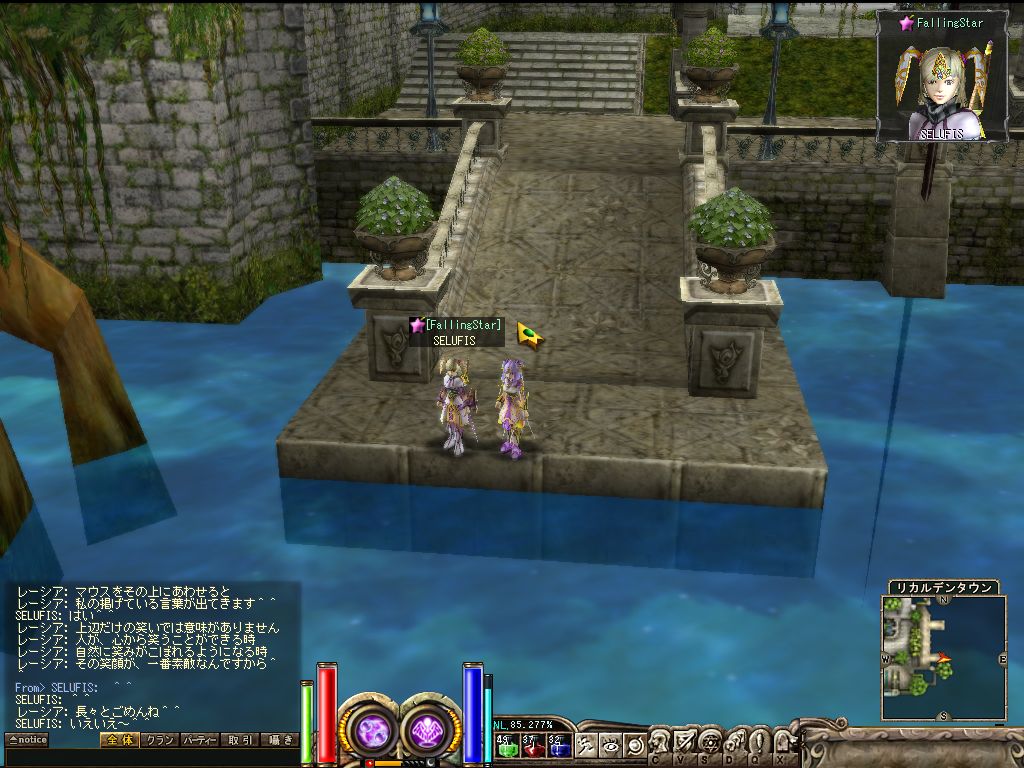Use the red health potion slot
Image resolution: width=1024 pixels, height=768 pixels.
[533, 746]
